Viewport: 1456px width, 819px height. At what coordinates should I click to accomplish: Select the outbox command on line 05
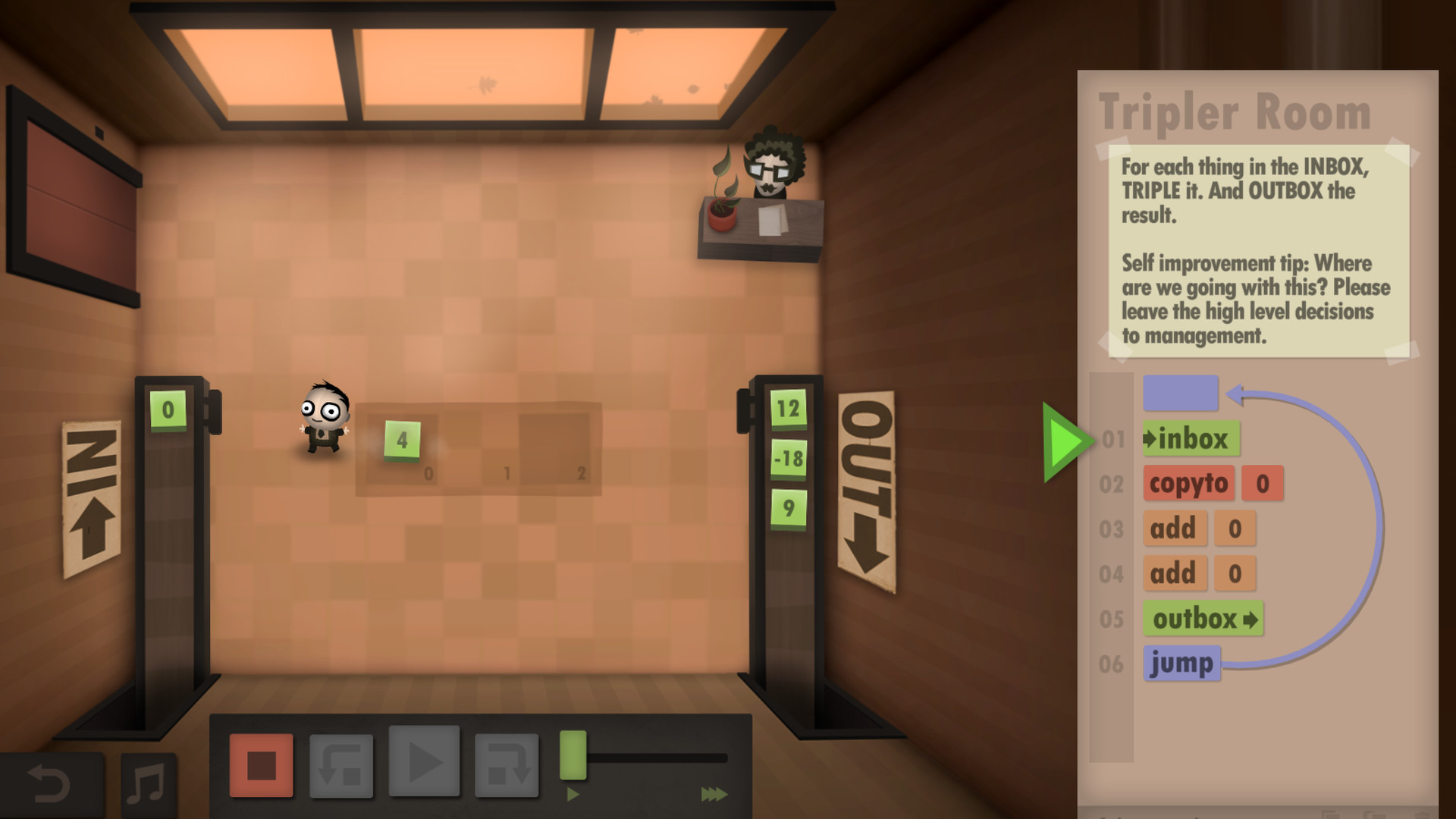[1203, 619]
